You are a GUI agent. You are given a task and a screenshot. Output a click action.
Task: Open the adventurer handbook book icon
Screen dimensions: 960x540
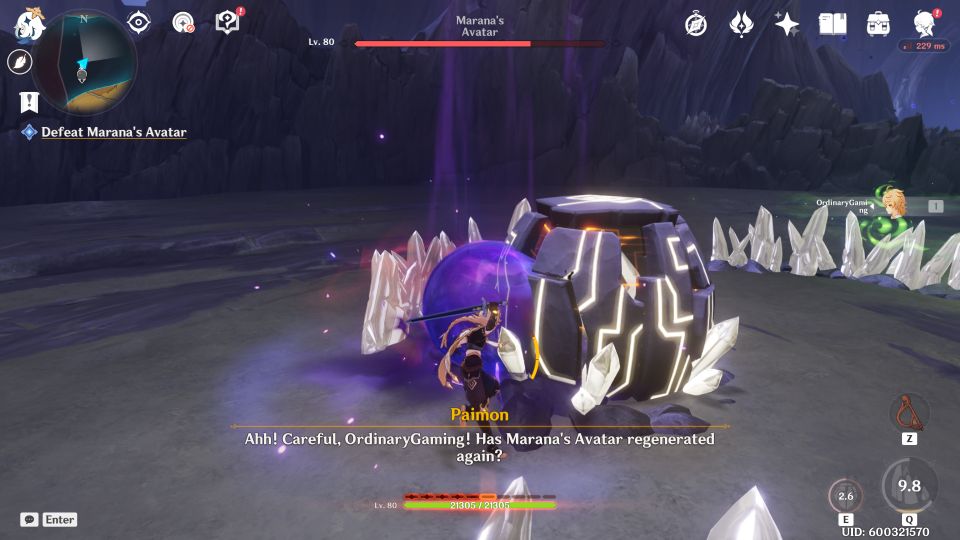pyautogui.click(x=833, y=24)
